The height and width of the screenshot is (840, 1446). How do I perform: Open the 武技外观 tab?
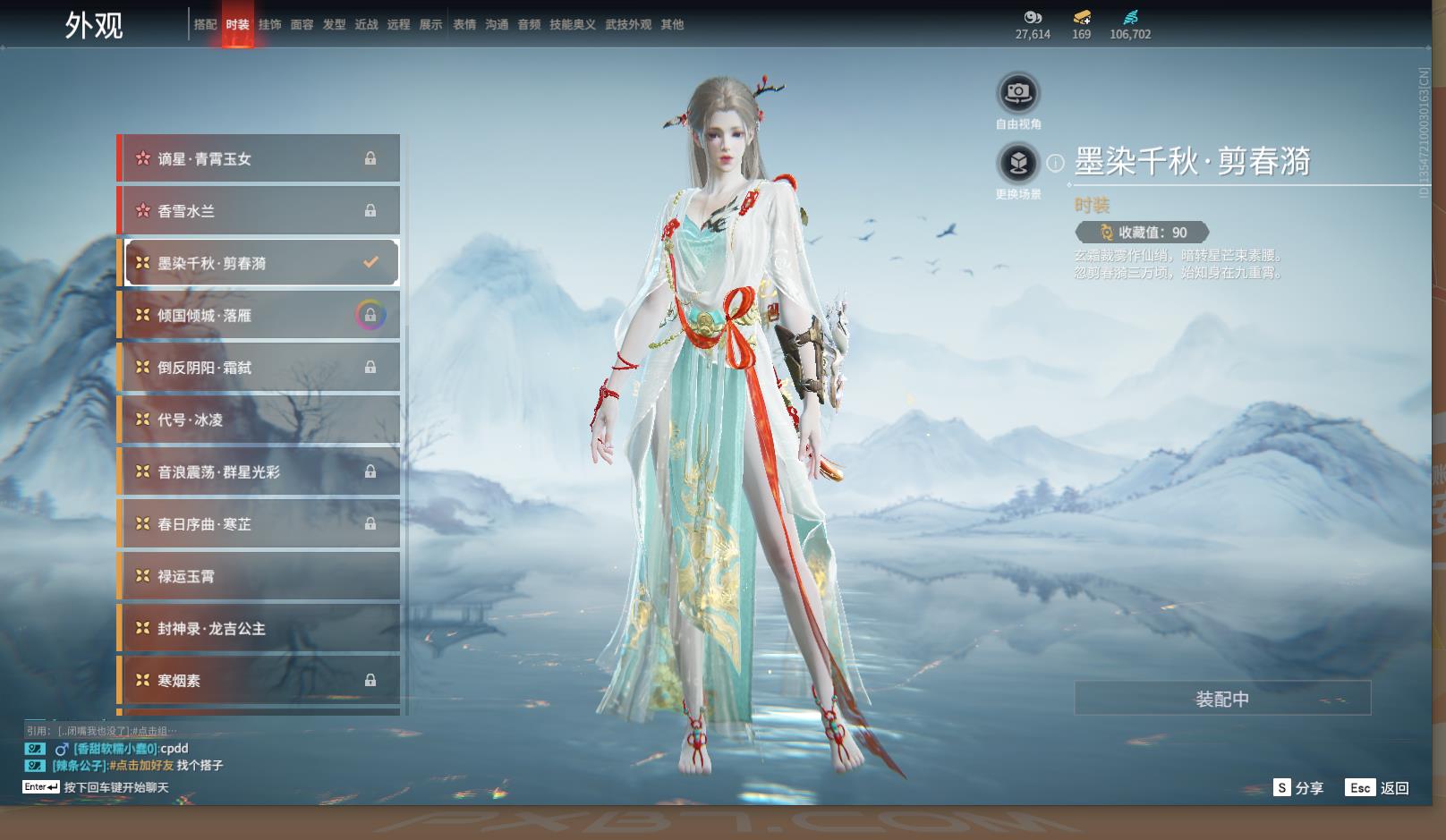click(628, 25)
